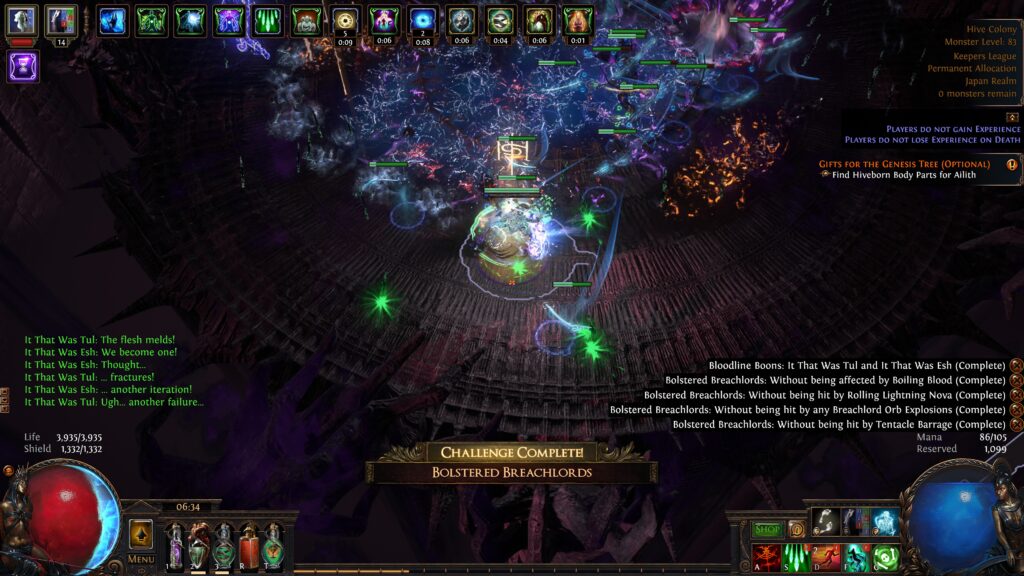Dismiss the Tentacle Barrage challenge notification

click(1016, 425)
